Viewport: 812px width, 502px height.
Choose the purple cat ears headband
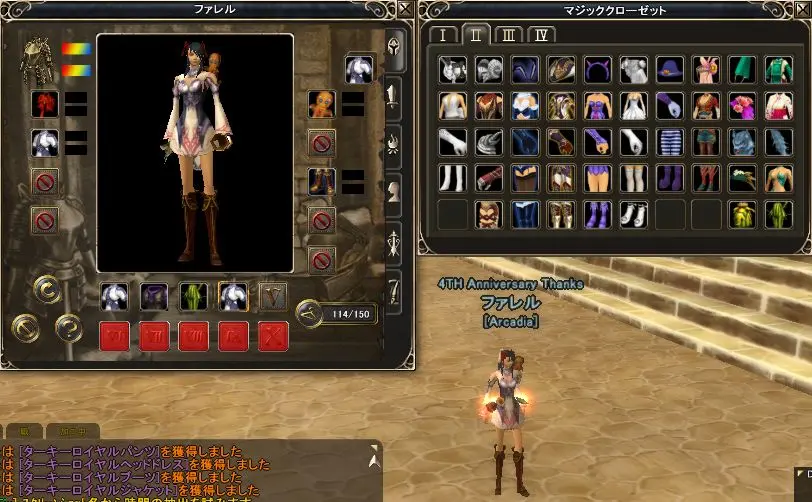coord(597,69)
